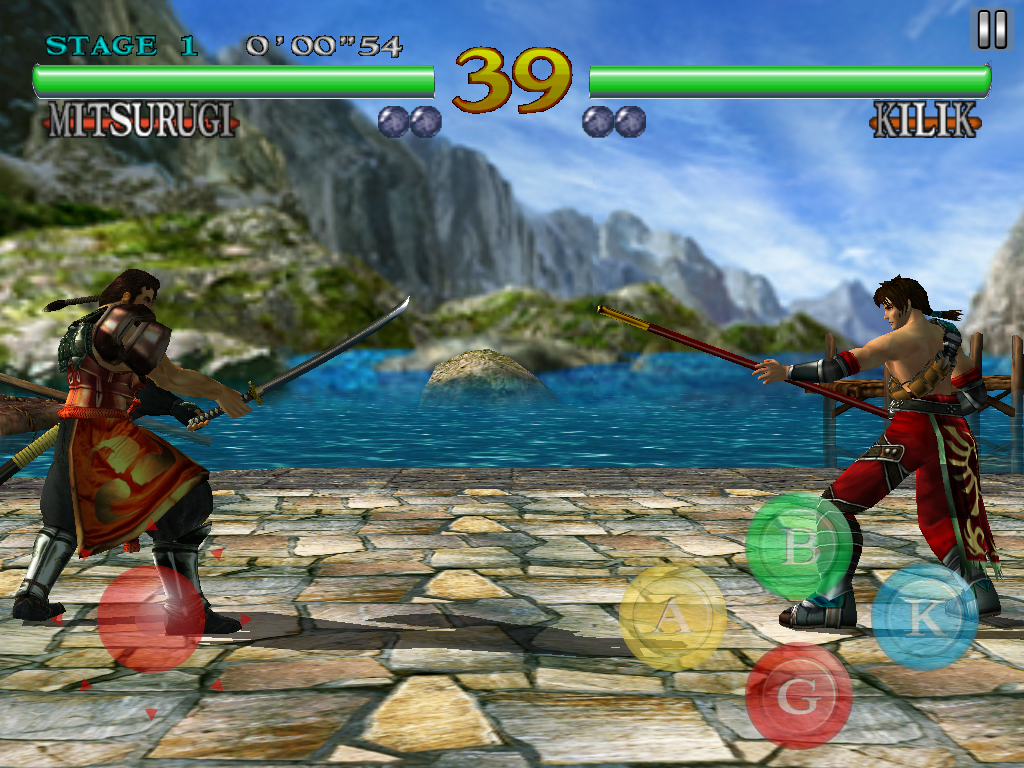
Task: Tap the green B attack button
Action: point(798,547)
